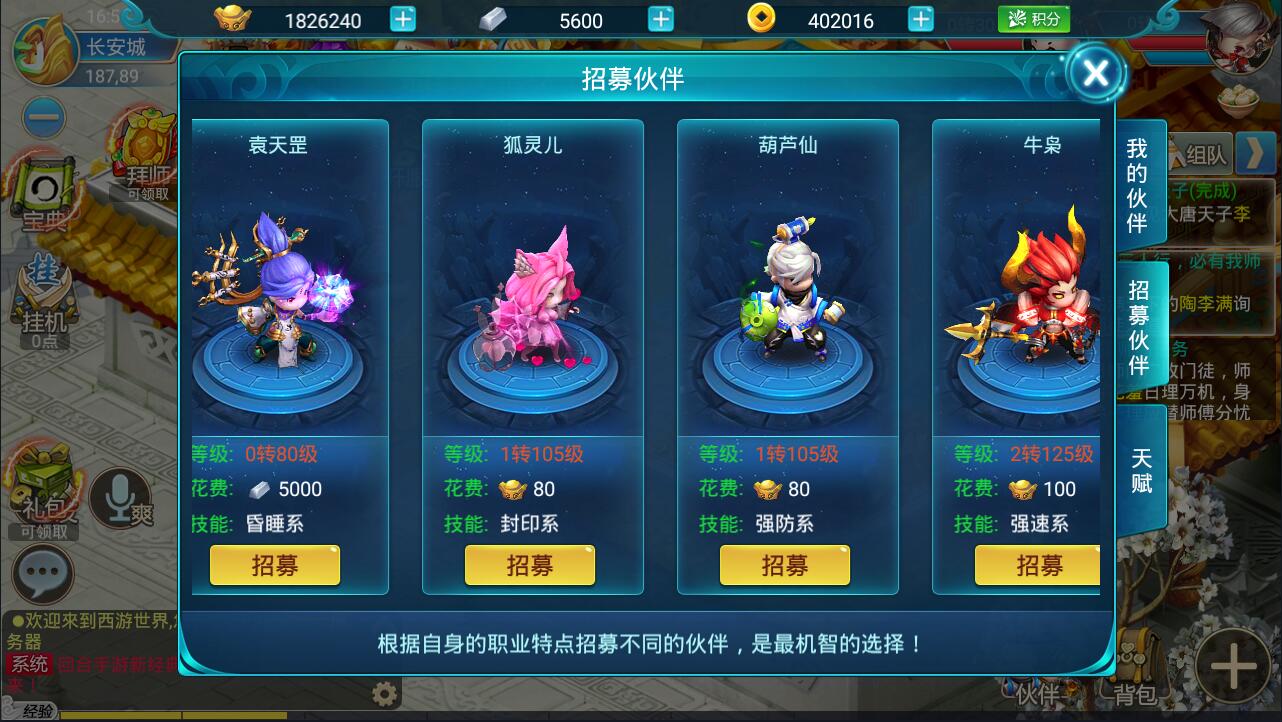The height and width of the screenshot is (722, 1282).
Task: Open the chat bubble icon
Action: [44, 573]
